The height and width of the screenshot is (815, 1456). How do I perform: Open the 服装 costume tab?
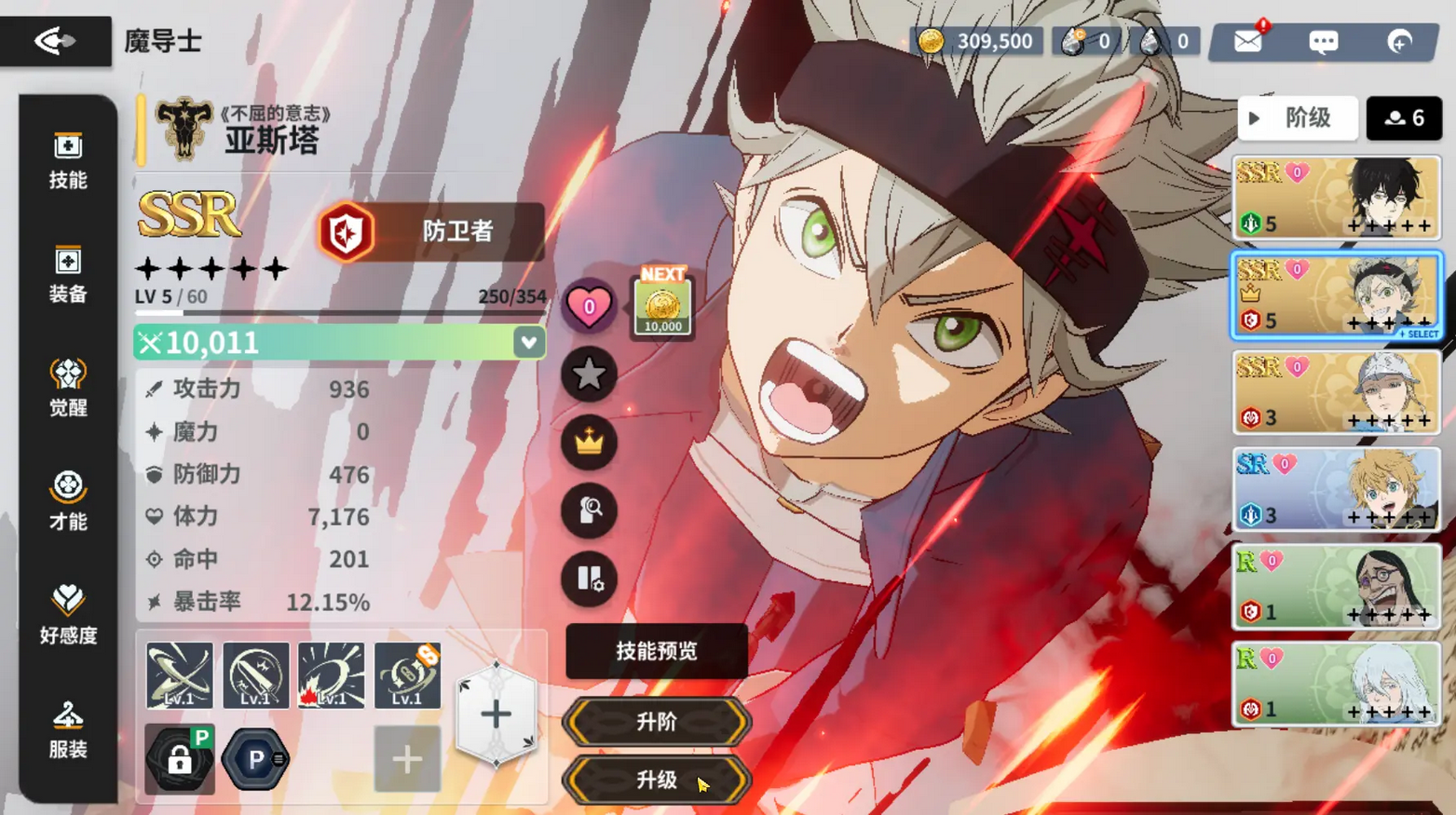click(x=68, y=730)
